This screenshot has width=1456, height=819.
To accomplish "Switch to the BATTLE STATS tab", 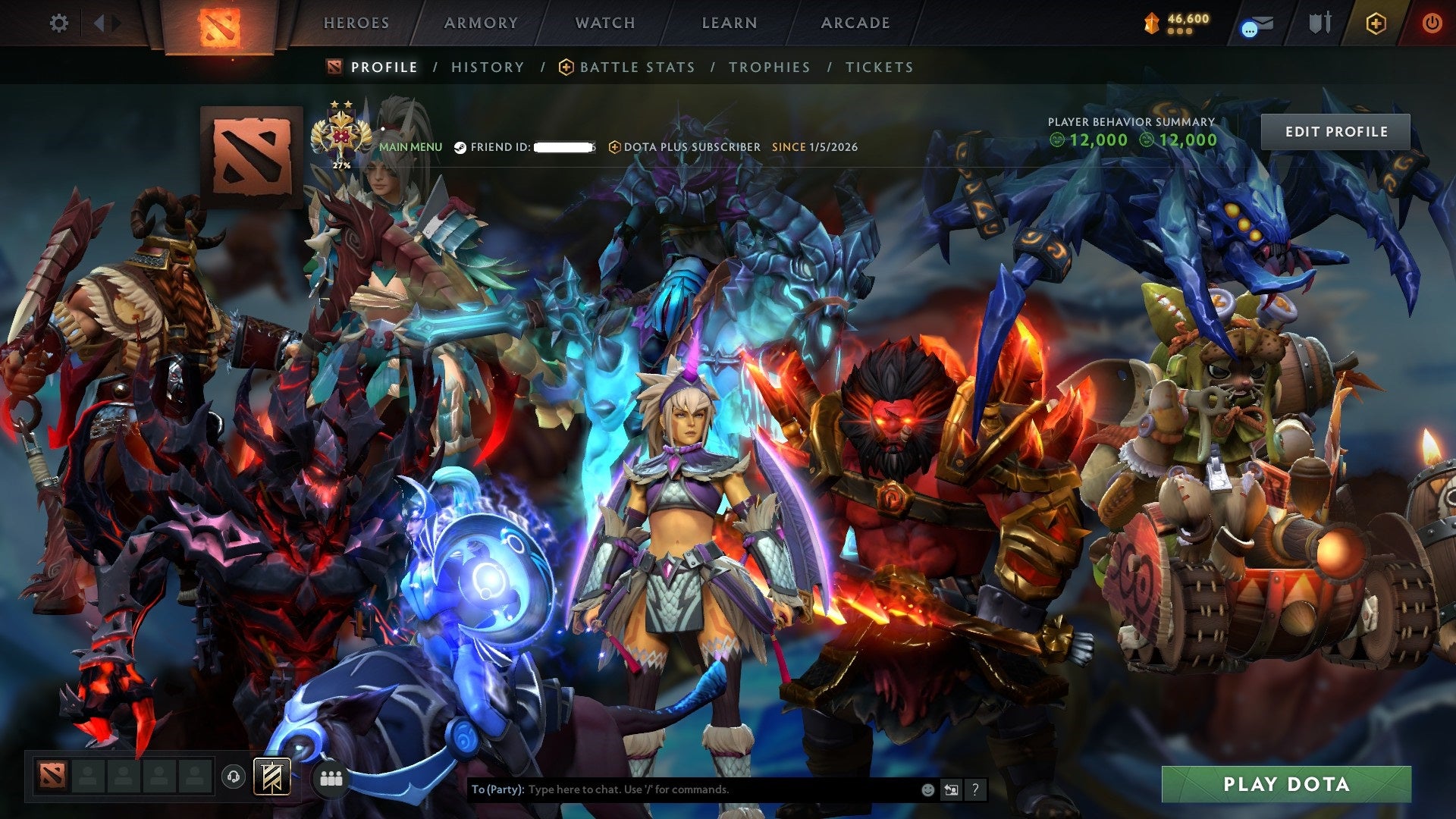I will [x=636, y=67].
